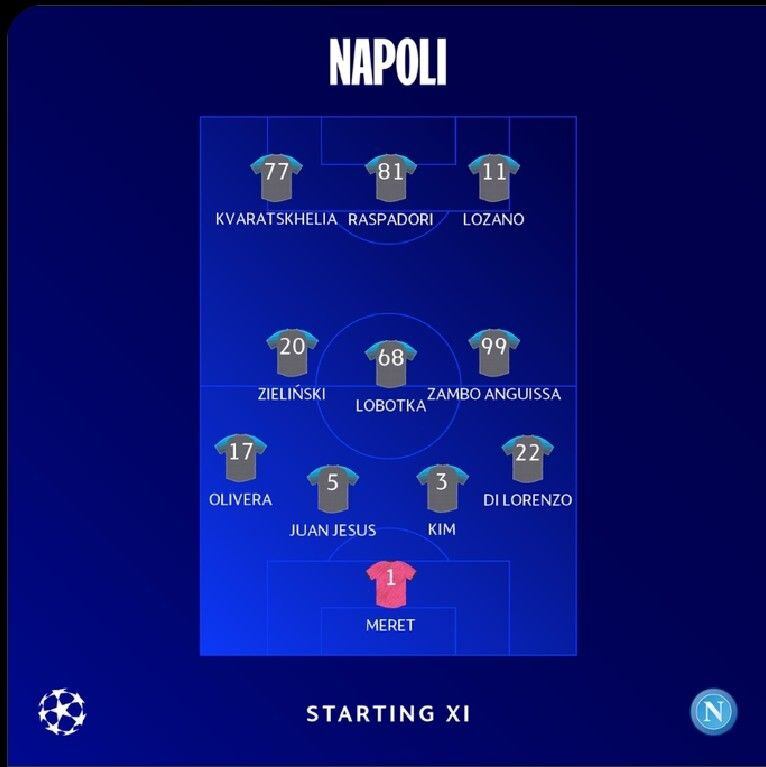Select Di Lorenzo's number 22 shirt

[527, 458]
